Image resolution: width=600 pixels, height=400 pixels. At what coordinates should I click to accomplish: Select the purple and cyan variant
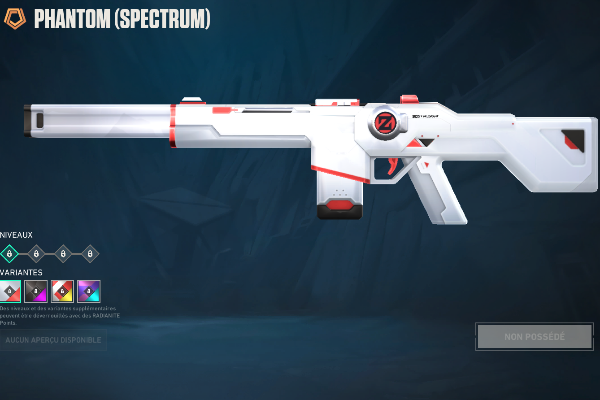pos(89,291)
